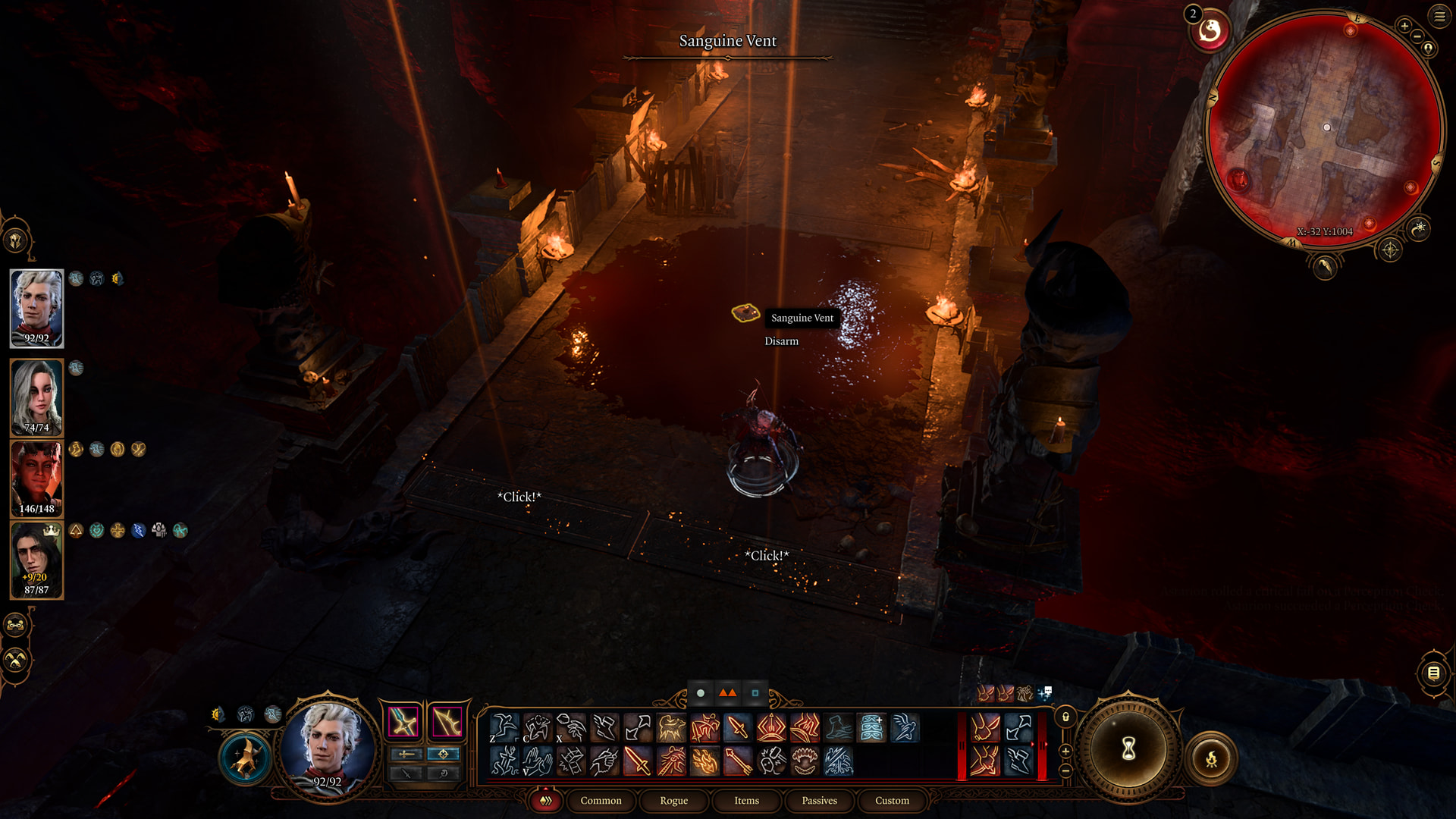The width and height of the screenshot is (1456, 819).
Task: Zoom in on the minimap
Action: 1404,27
